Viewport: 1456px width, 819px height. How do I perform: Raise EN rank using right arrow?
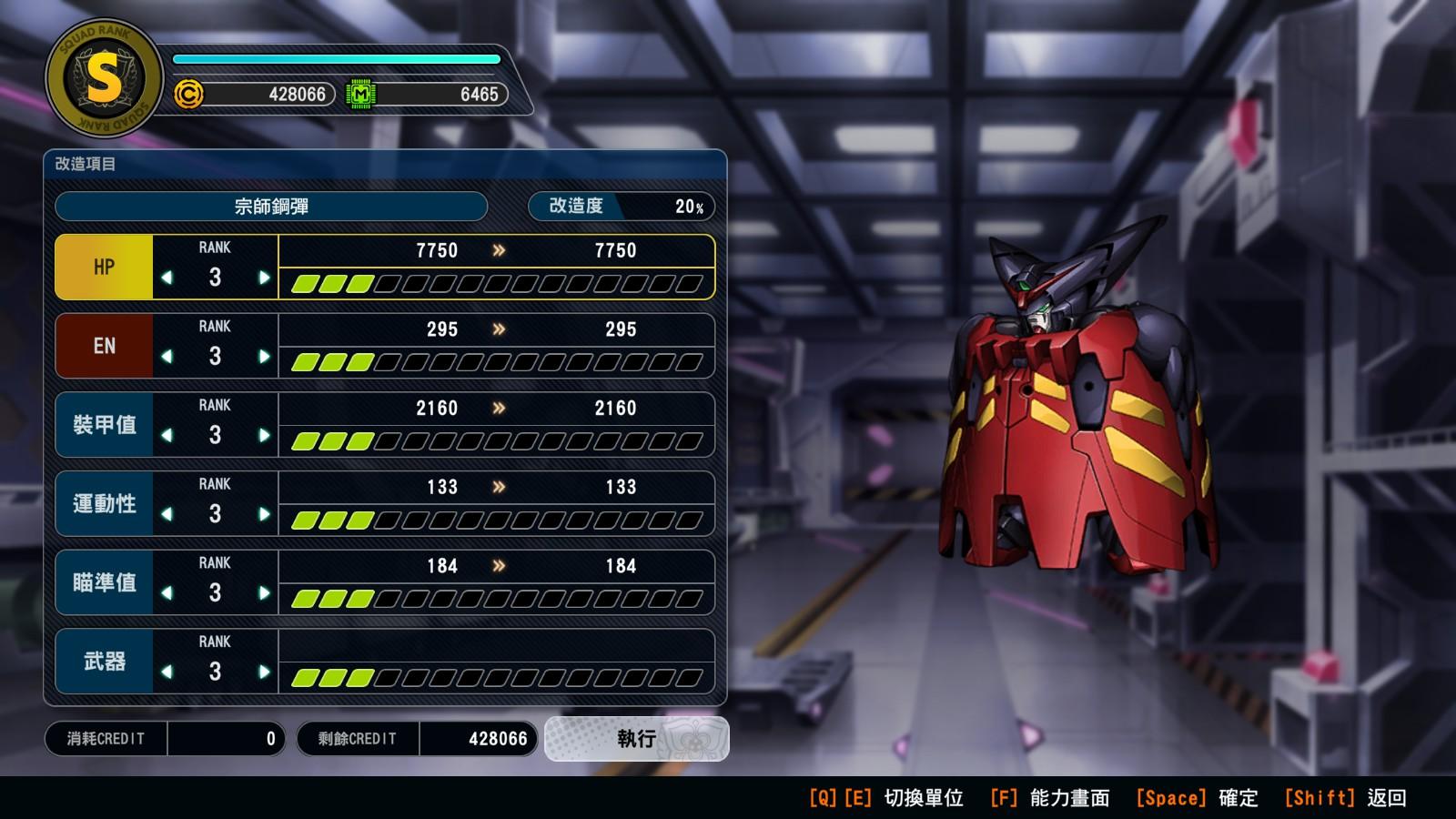pos(264,357)
